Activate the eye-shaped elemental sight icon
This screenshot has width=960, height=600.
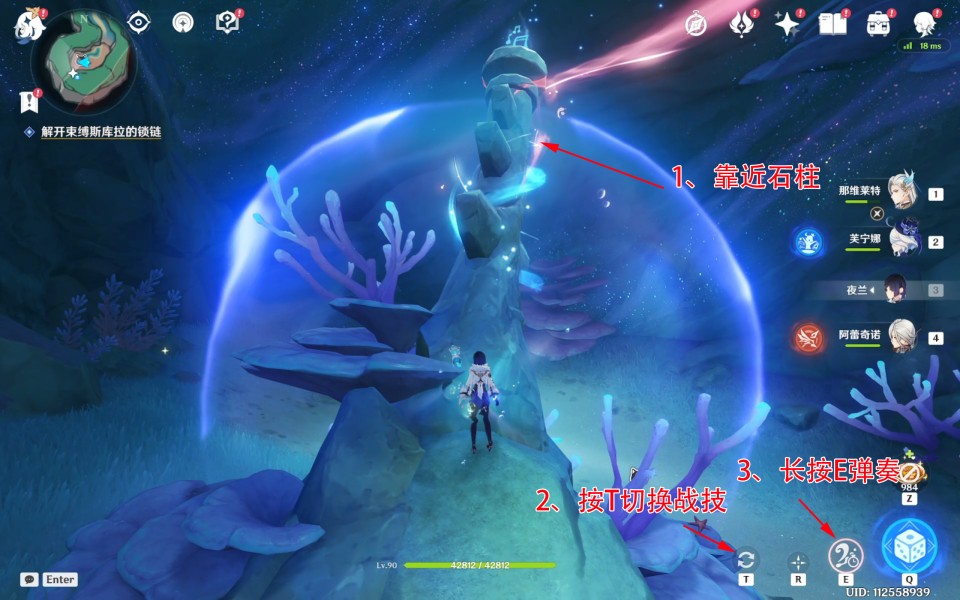tap(139, 22)
